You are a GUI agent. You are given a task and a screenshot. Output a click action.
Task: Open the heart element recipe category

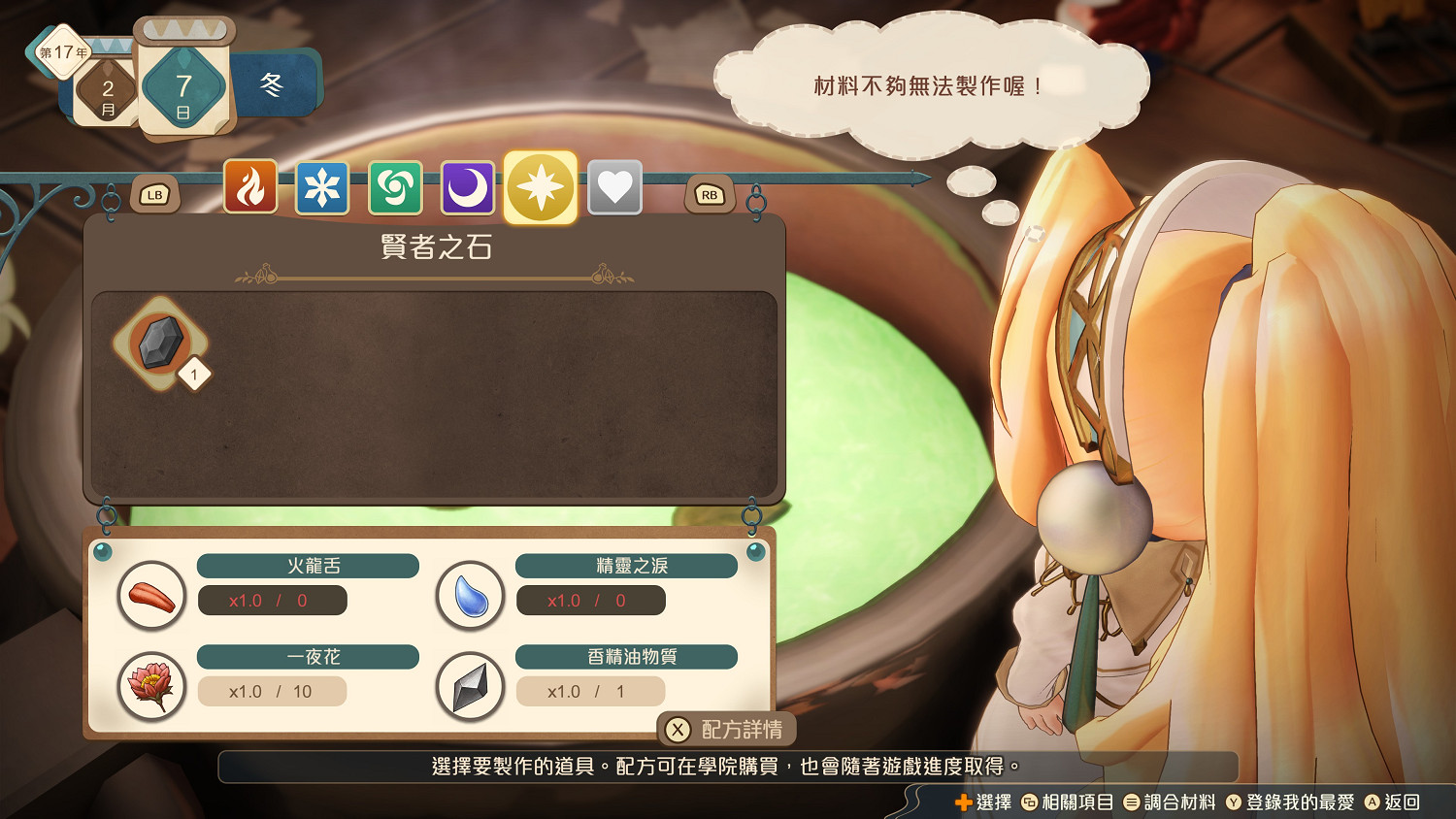coord(614,187)
